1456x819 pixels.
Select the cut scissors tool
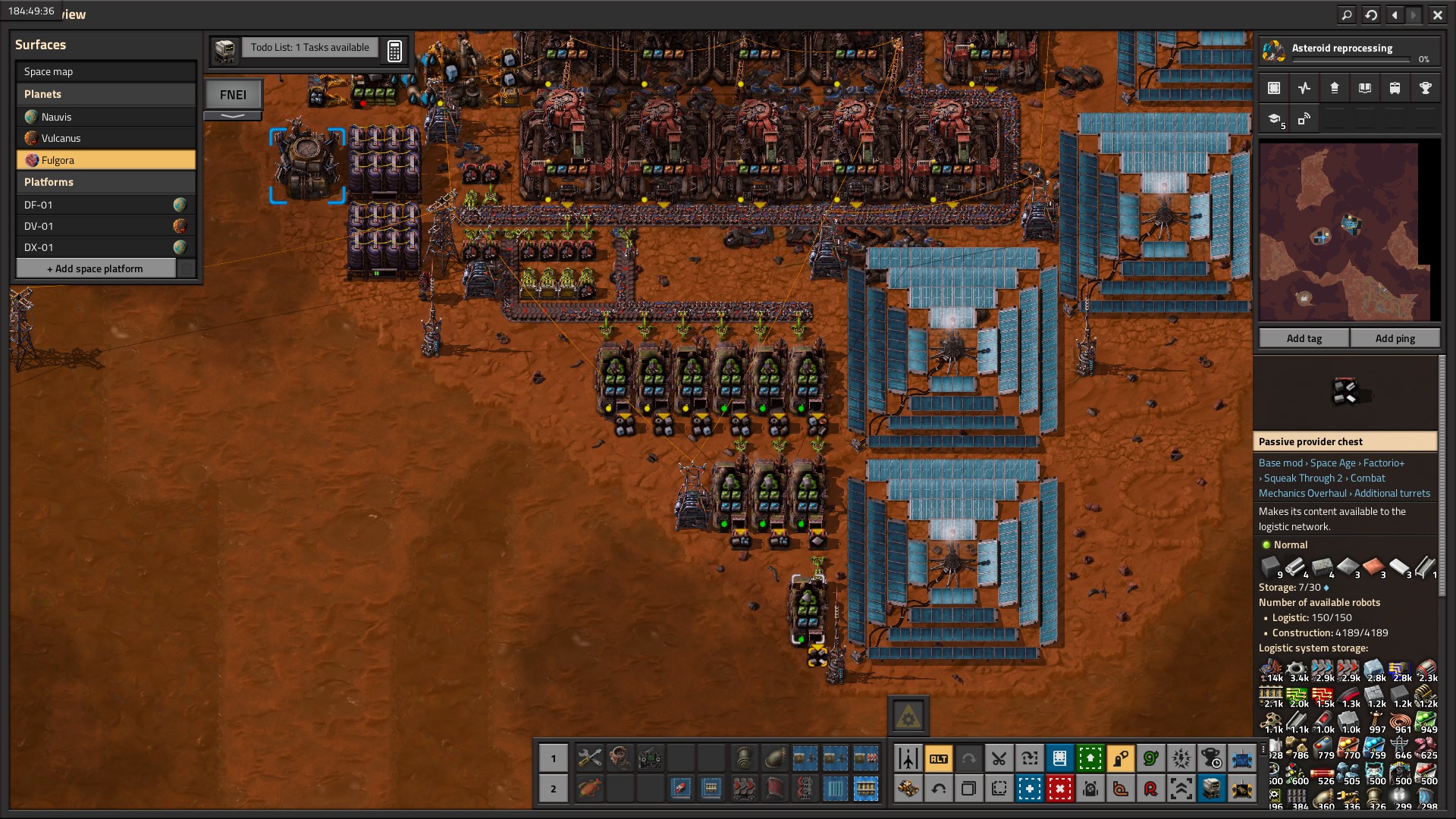tap(999, 758)
